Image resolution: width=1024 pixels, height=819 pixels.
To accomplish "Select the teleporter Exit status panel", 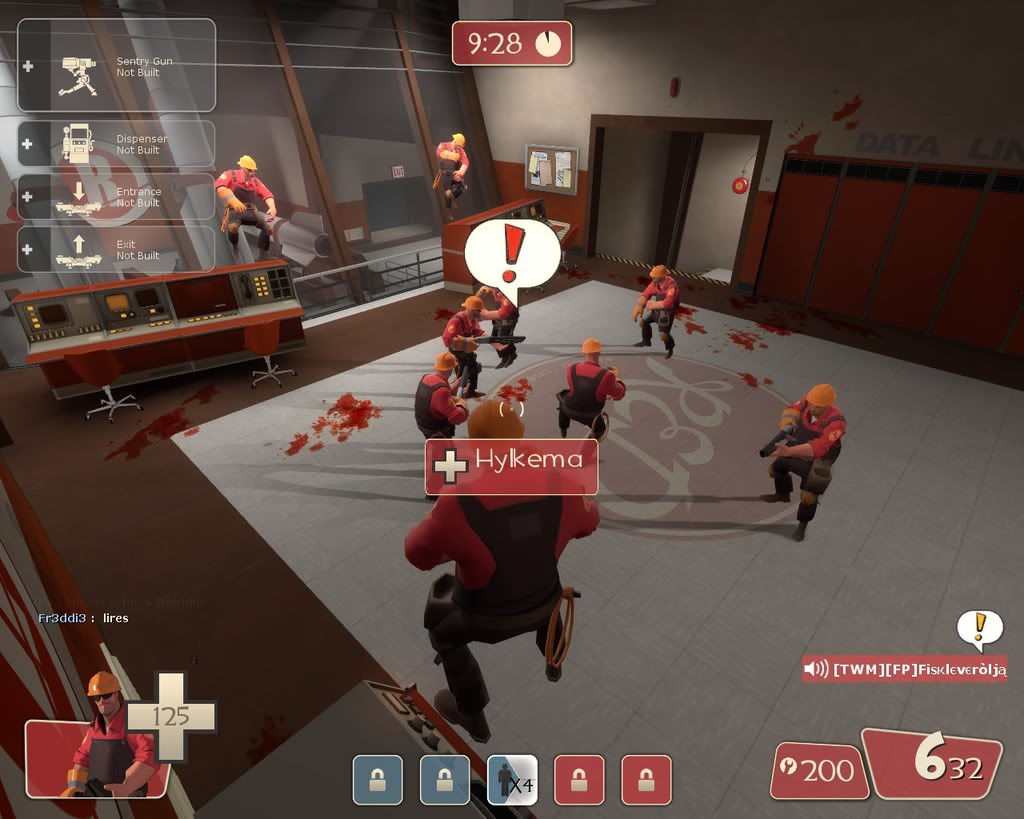I will point(116,249).
